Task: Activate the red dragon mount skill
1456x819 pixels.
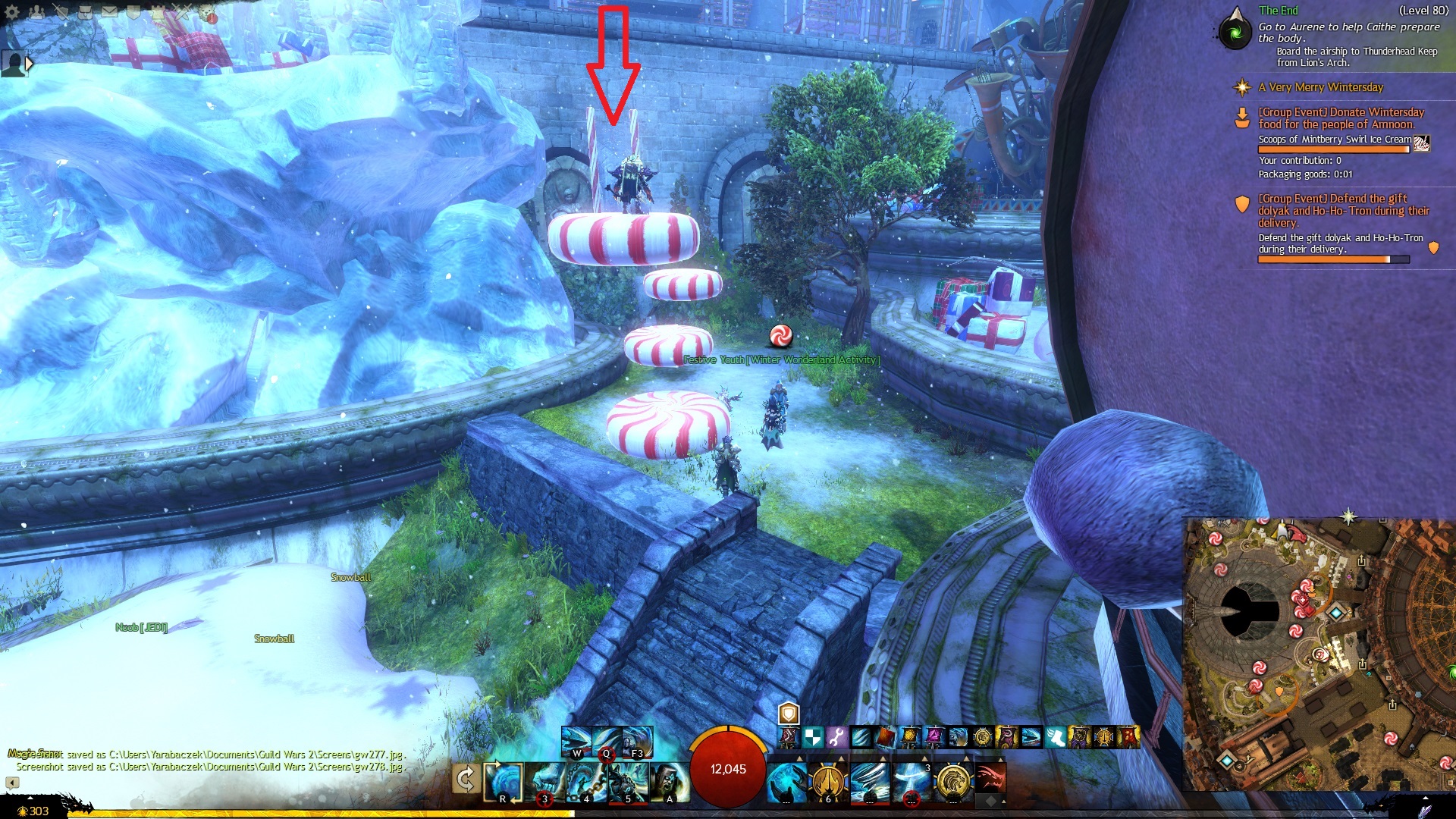Action: pyautogui.click(x=990, y=779)
